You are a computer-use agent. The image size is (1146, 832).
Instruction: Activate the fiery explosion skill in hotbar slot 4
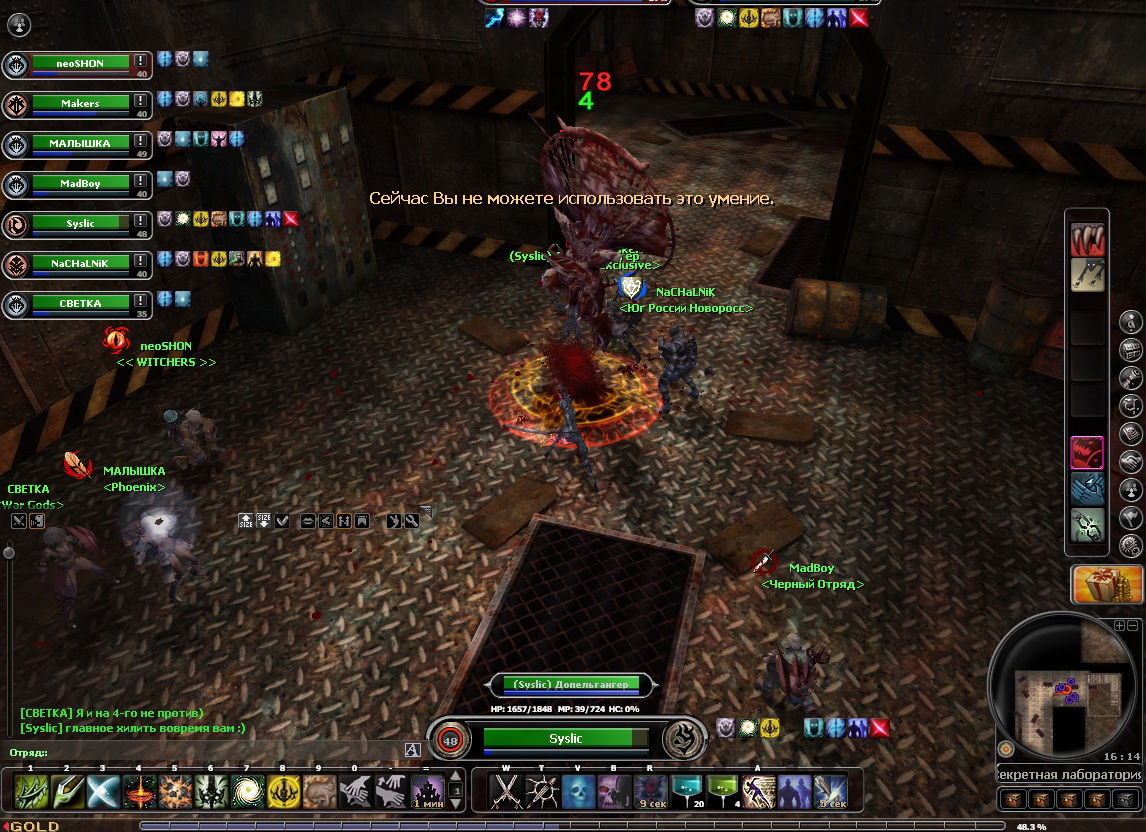tap(139, 792)
